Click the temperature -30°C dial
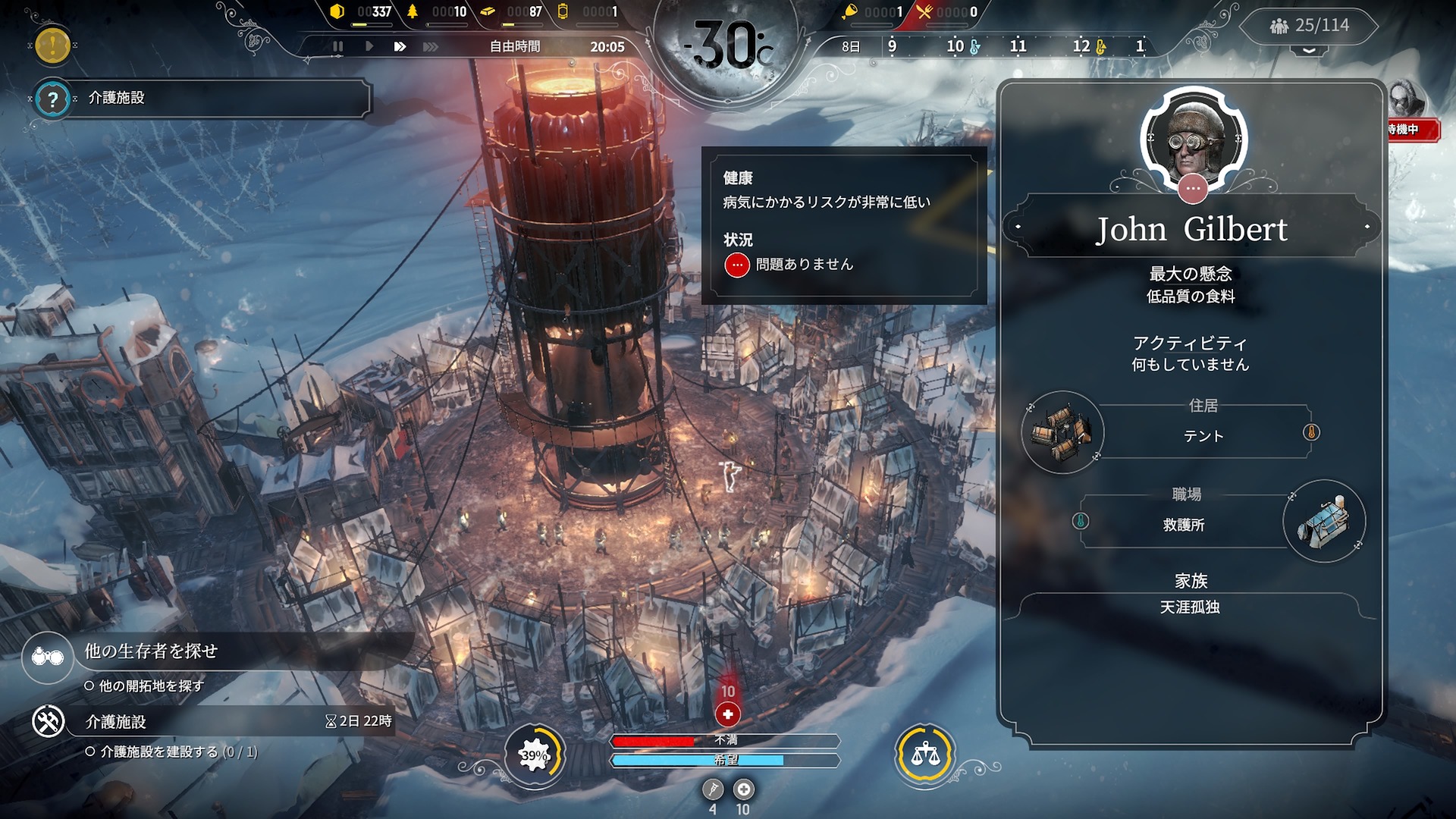Viewport: 1456px width, 819px height. (726, 47)
